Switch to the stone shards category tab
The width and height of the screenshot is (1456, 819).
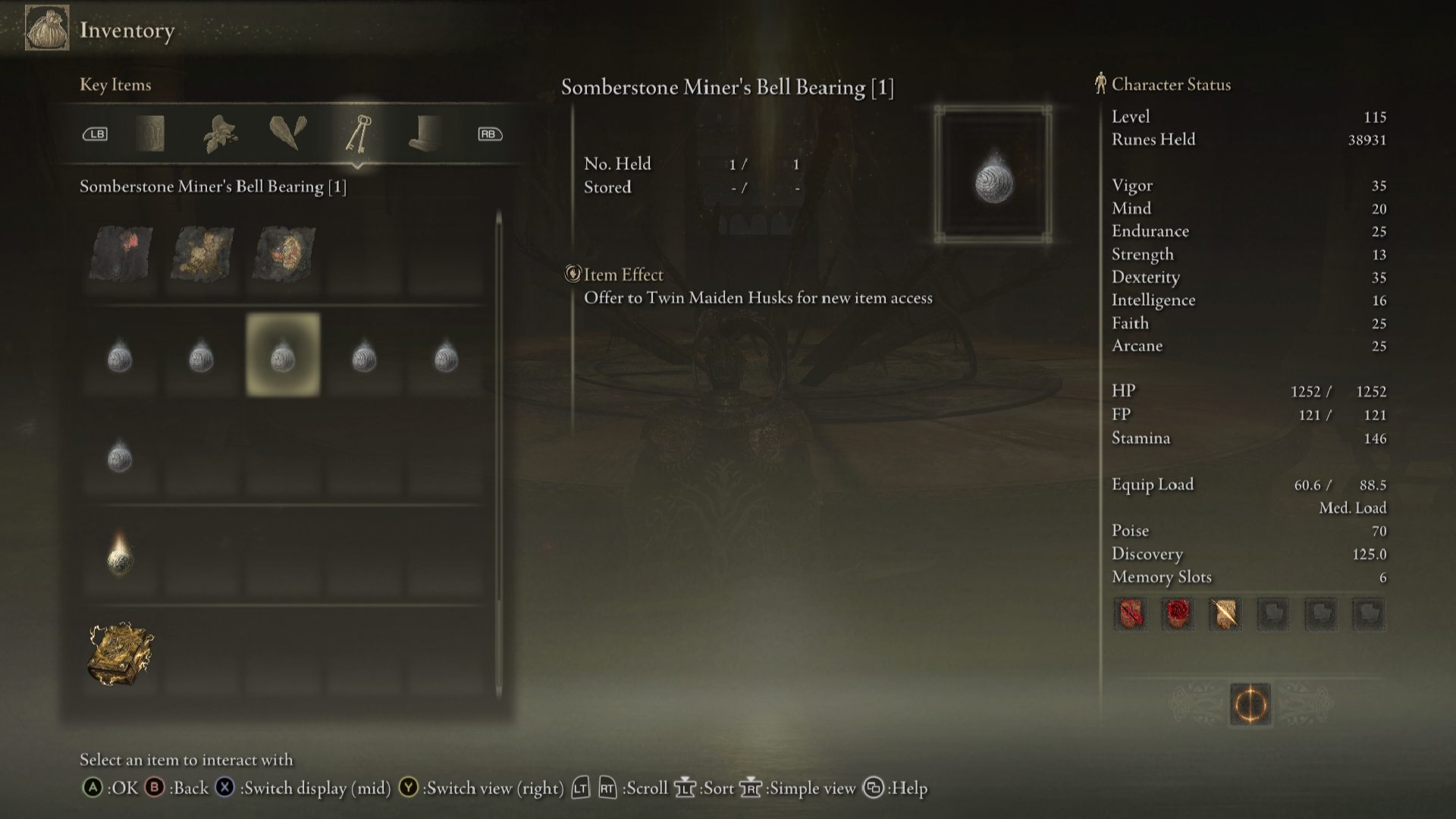[x=288, y=133]
